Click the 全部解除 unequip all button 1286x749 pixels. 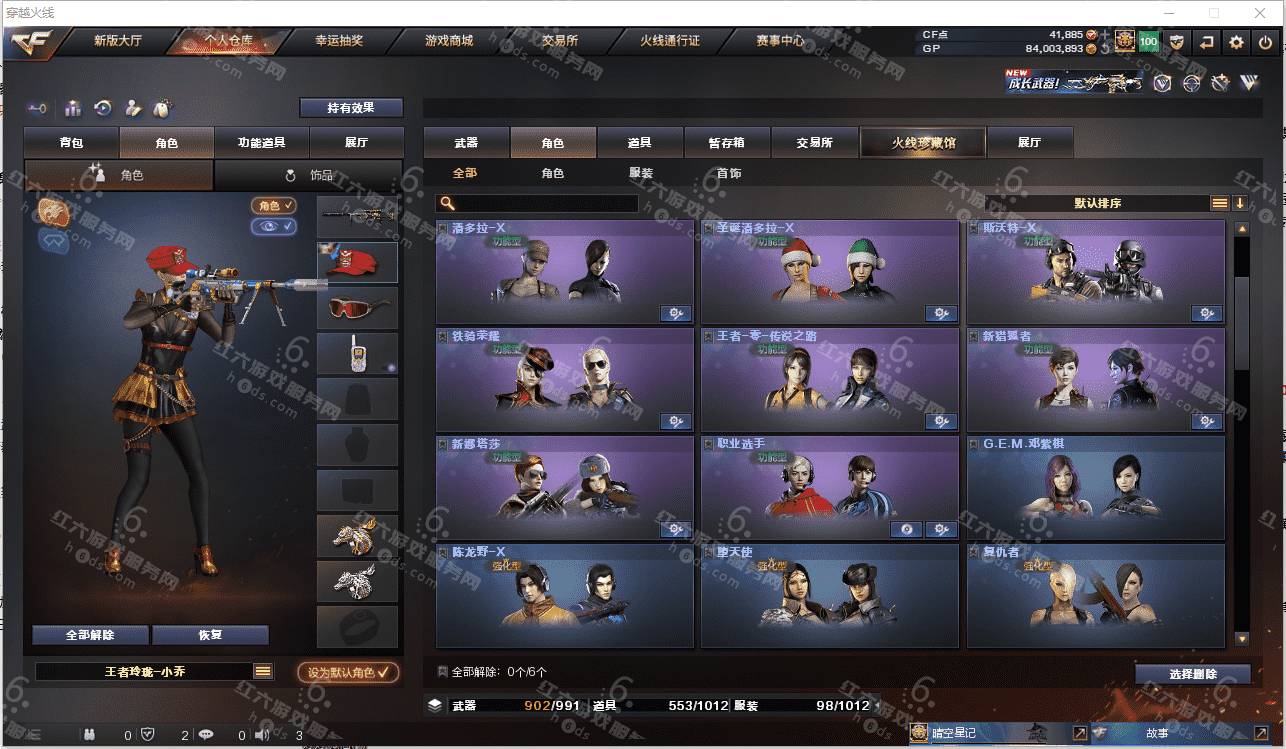pos(90,635)
